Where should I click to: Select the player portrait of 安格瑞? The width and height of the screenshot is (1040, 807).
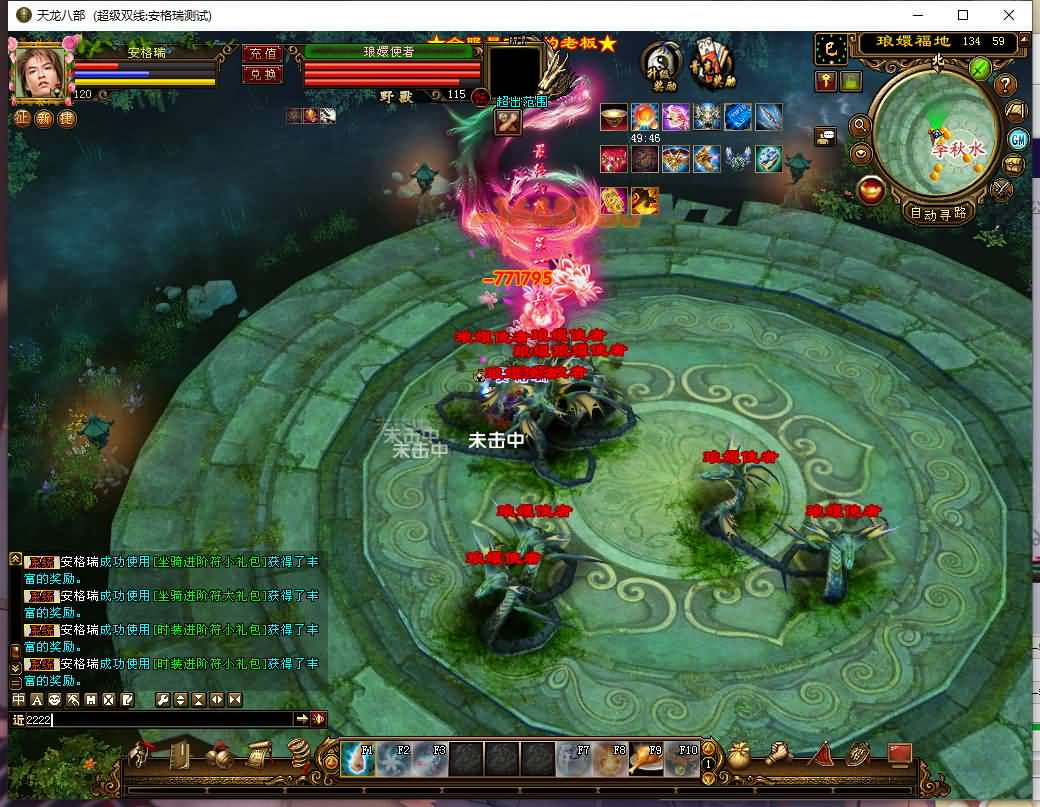41,70
